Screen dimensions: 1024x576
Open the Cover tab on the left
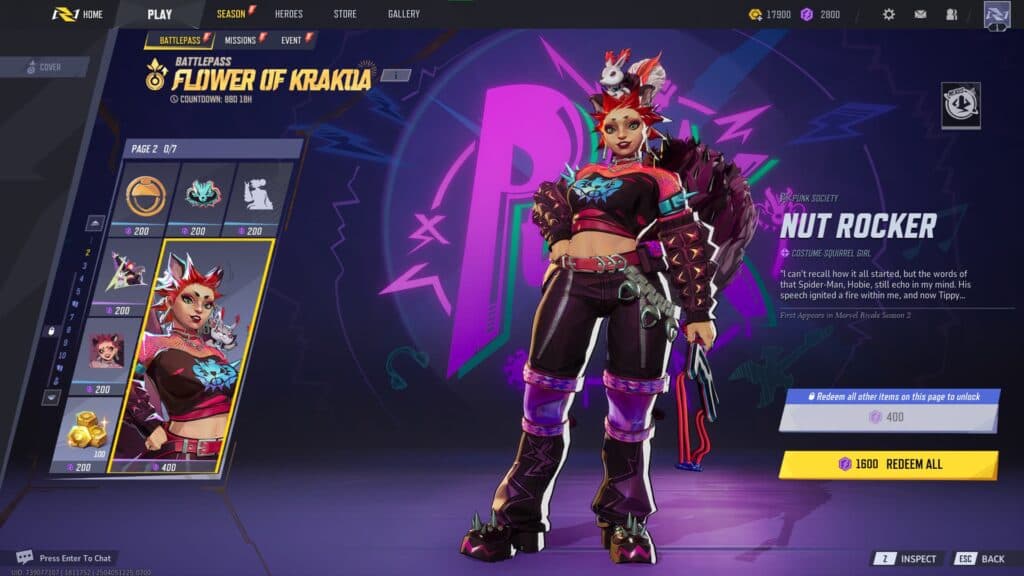[x=44, y=67]
